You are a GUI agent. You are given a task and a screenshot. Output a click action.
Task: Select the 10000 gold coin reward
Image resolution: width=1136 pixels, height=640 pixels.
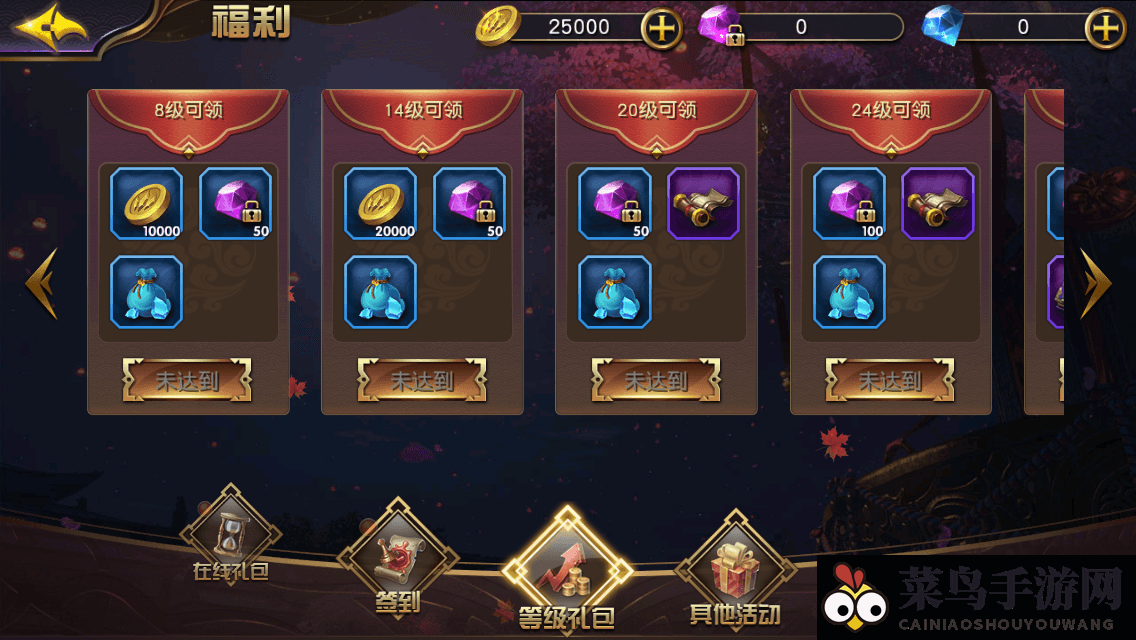click(146, 203)
